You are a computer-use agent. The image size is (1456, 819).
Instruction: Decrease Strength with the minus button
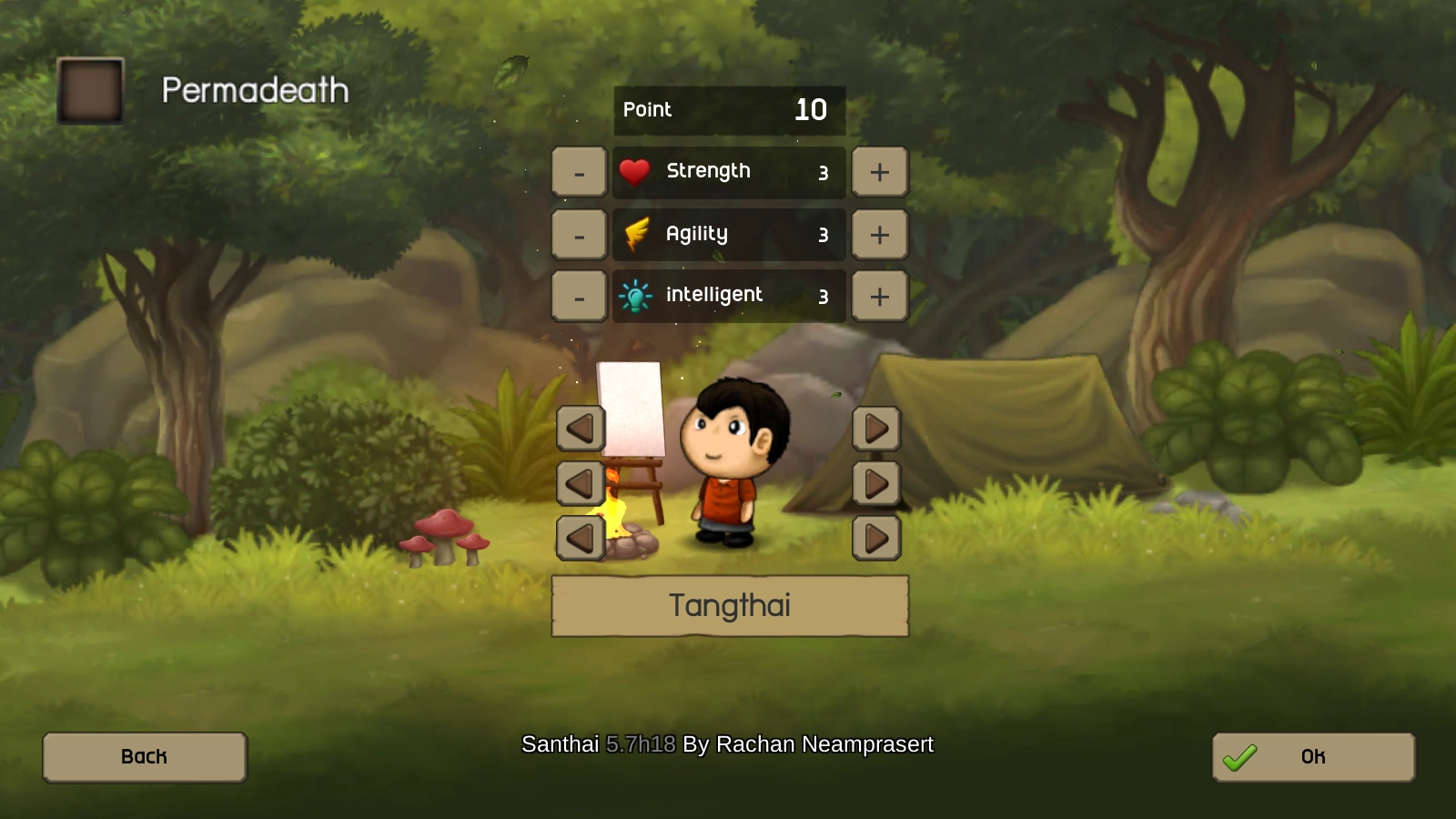[579, 172]
